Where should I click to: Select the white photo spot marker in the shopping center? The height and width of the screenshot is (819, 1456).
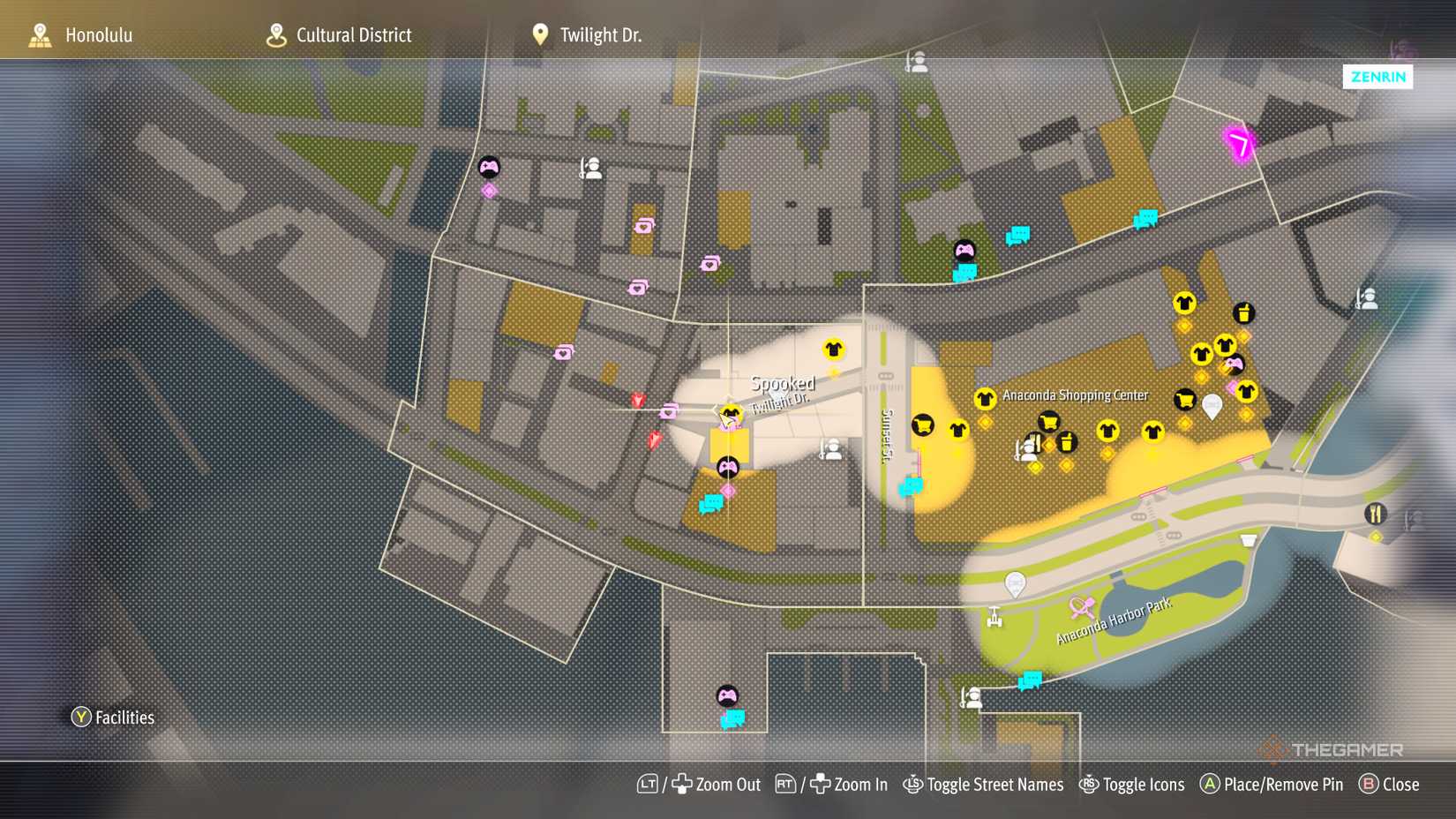point(1212,406)
